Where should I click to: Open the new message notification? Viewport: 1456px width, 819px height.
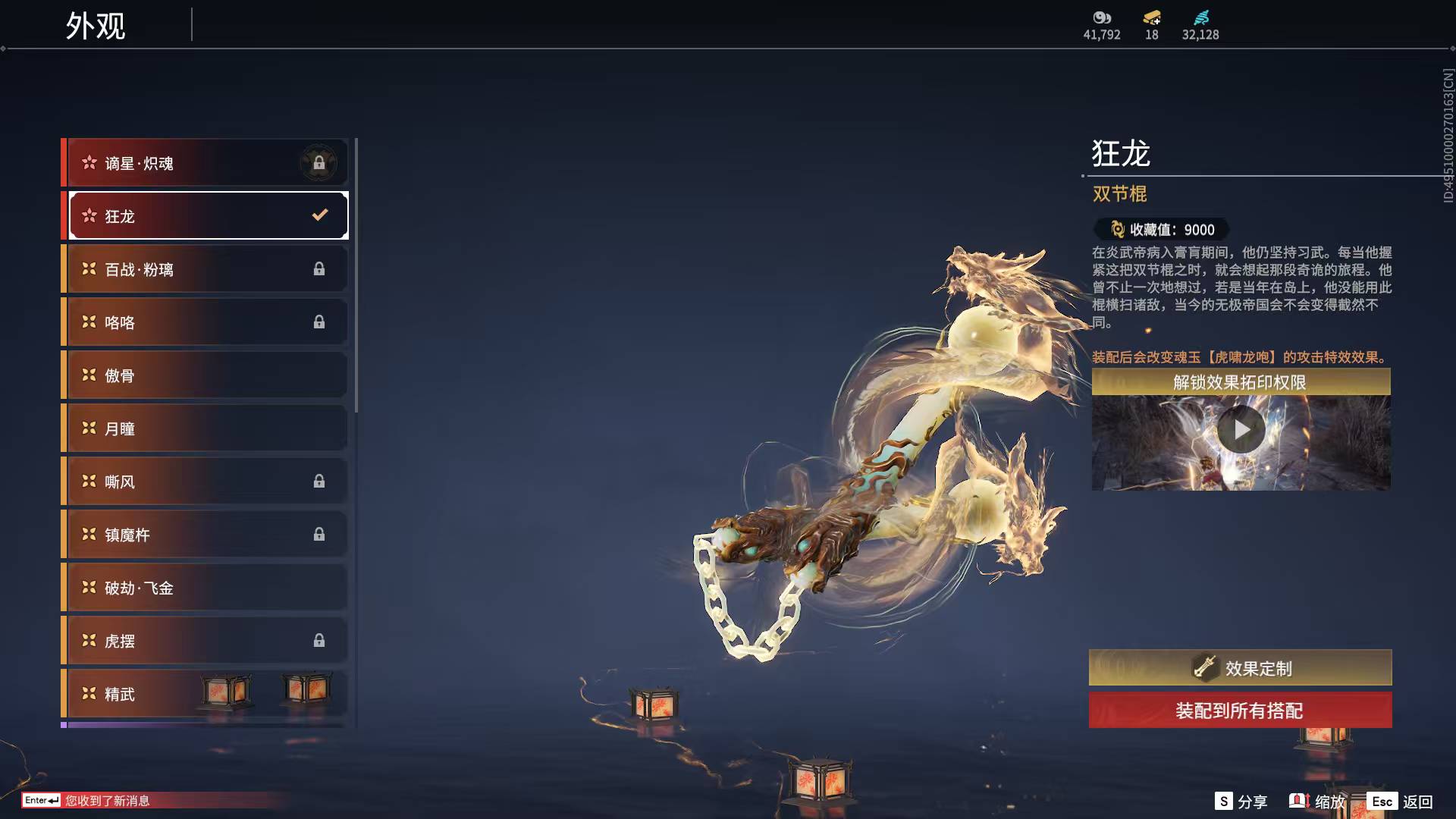click(106, 801)
